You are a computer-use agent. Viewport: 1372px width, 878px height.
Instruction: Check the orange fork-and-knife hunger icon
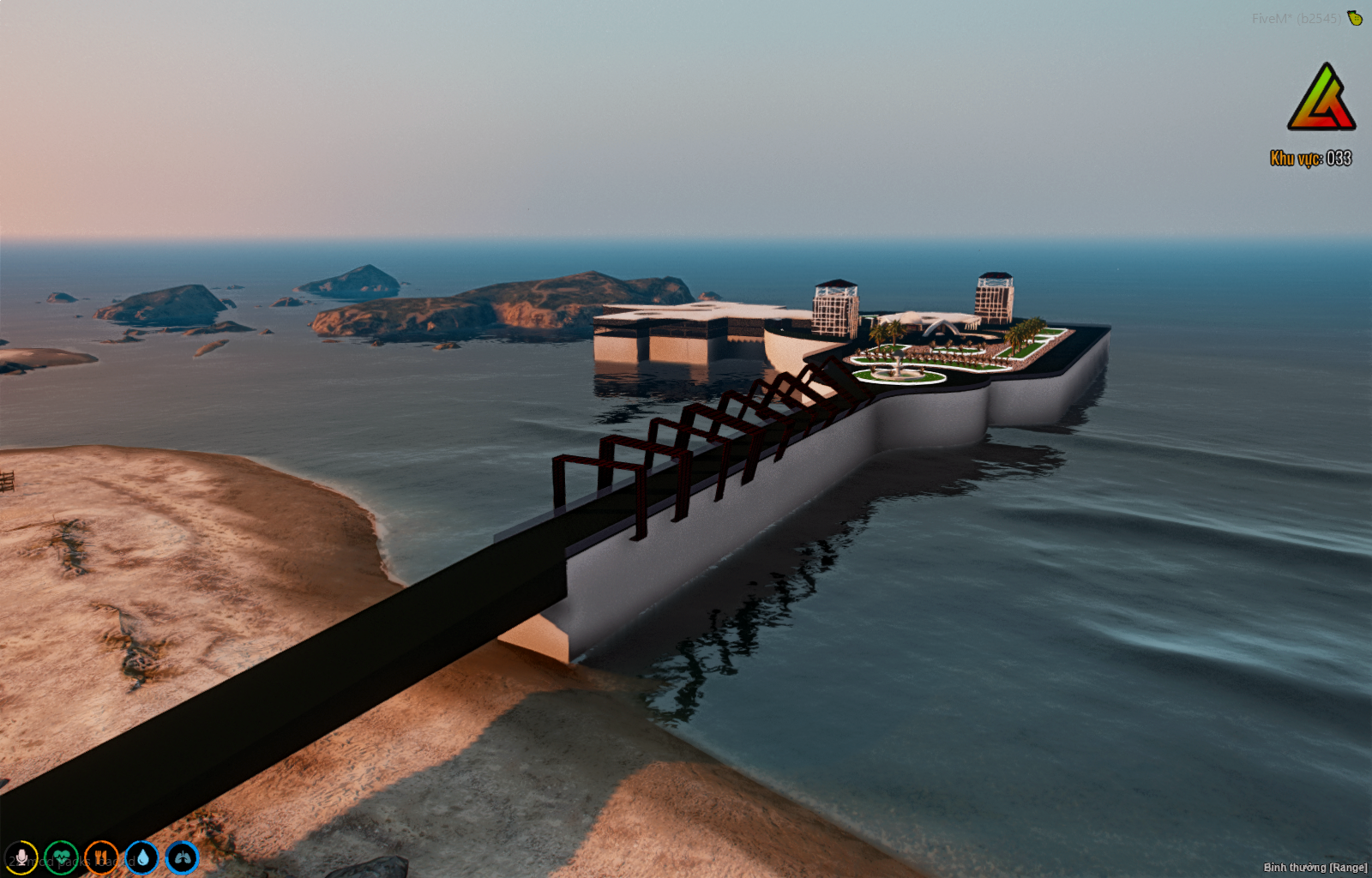[101, 857]
